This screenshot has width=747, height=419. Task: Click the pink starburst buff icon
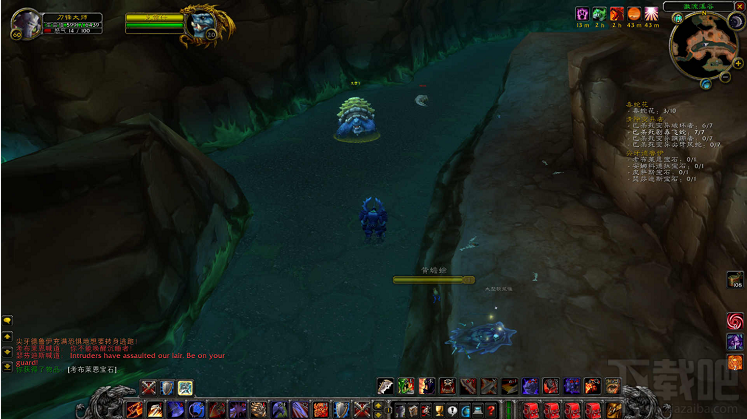(x=652, y=13)
